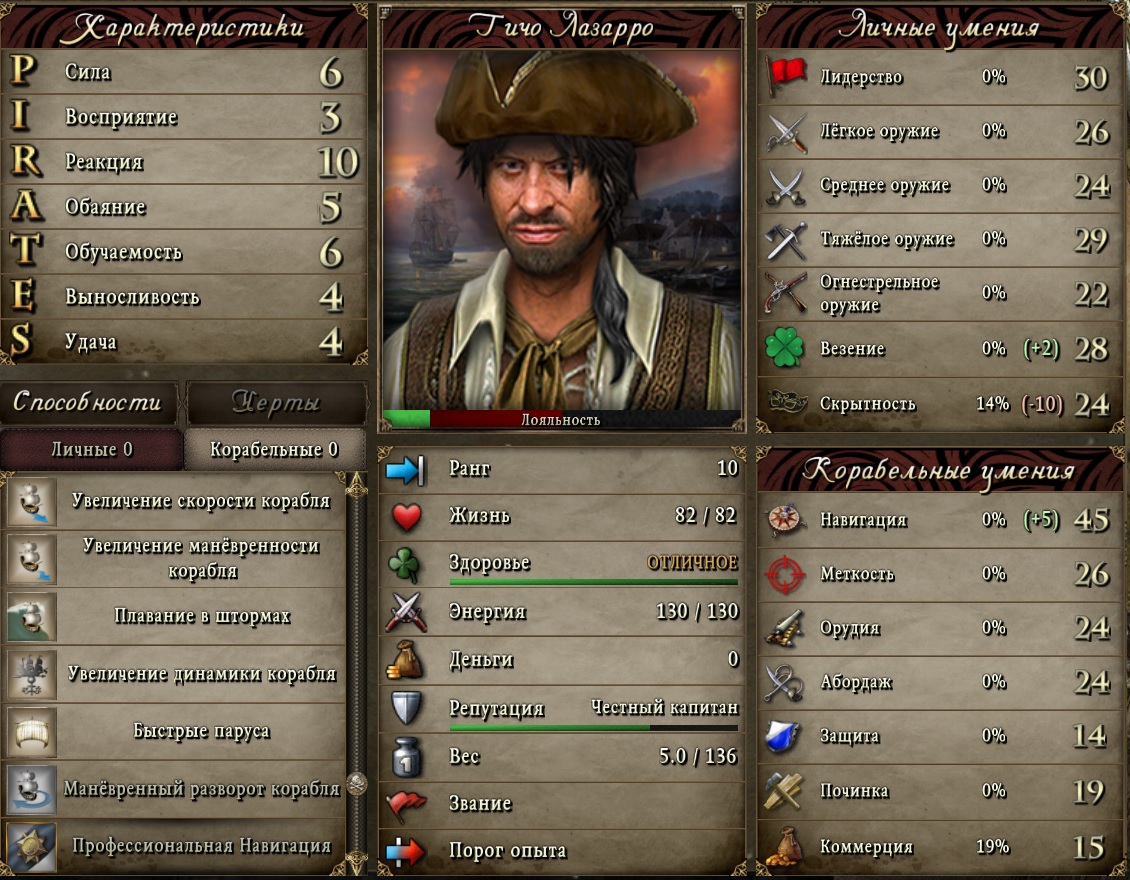Click the Сила characteristic row
The width and height of the screenshot is (1130, 880).
[185, 73]
